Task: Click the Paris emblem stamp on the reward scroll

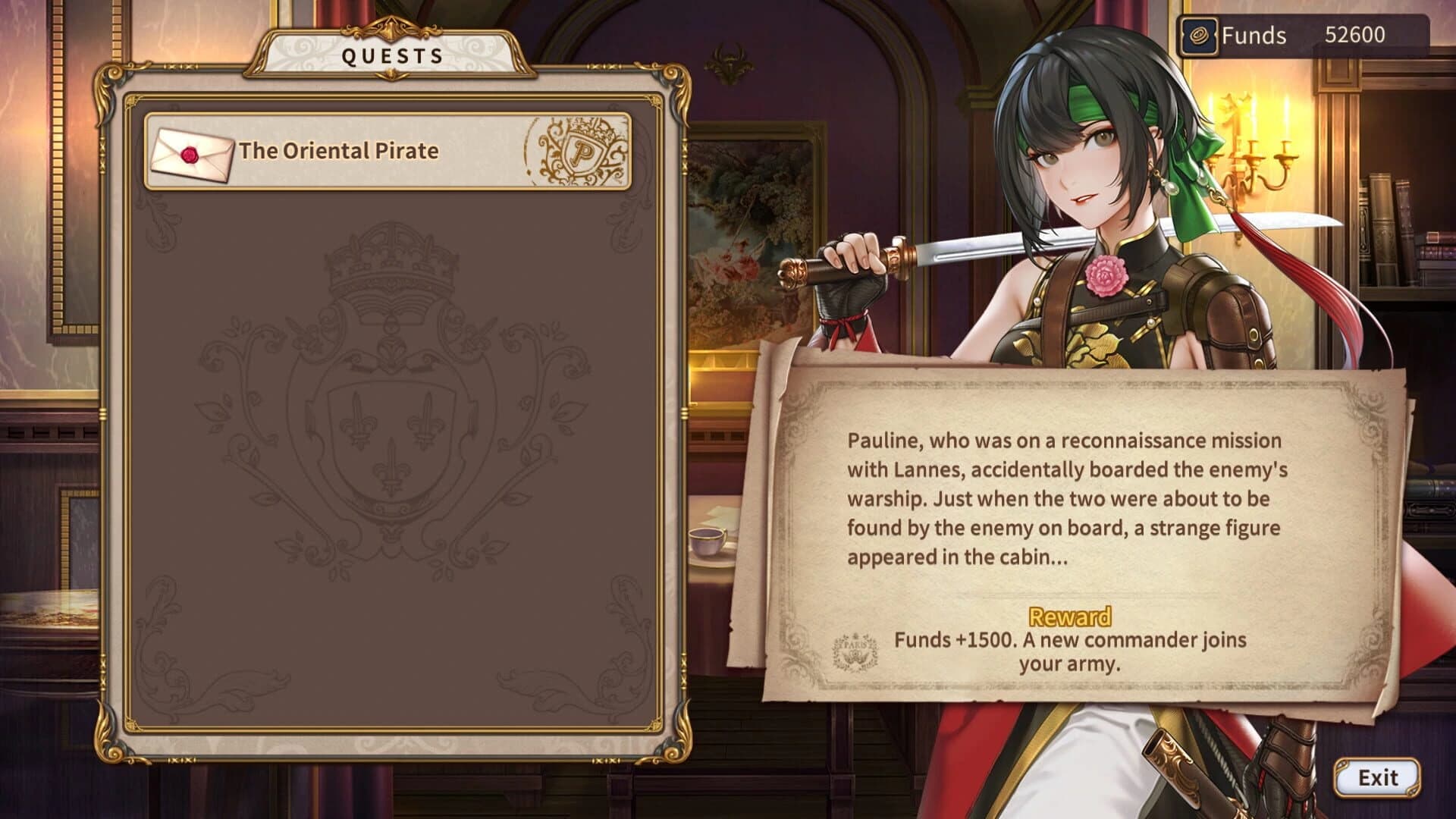Action: pos(855,650)
